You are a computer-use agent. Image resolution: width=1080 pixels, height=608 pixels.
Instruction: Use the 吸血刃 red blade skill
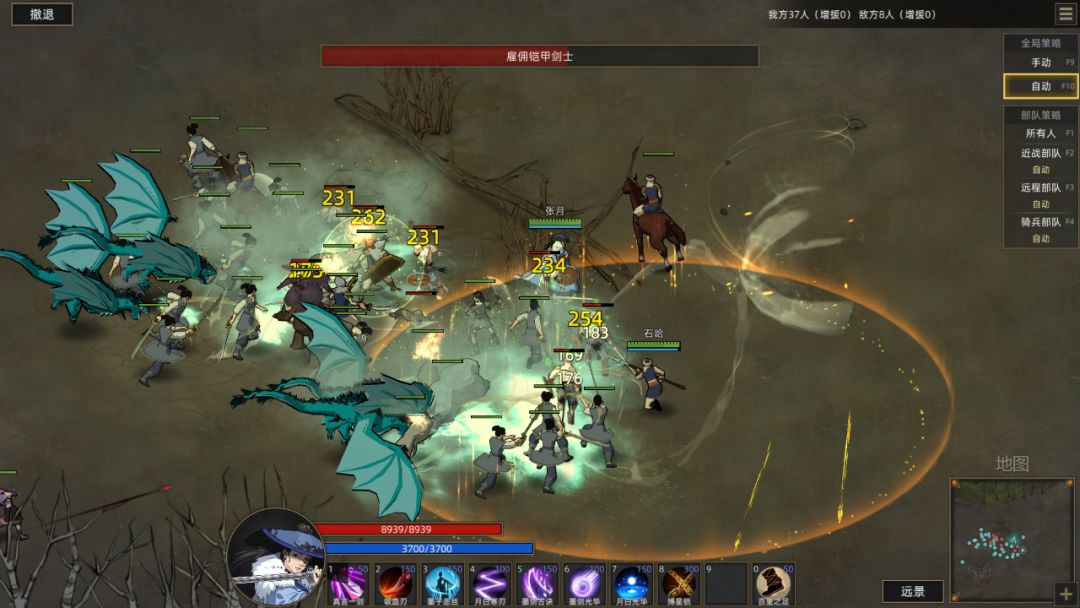(396, 584)
